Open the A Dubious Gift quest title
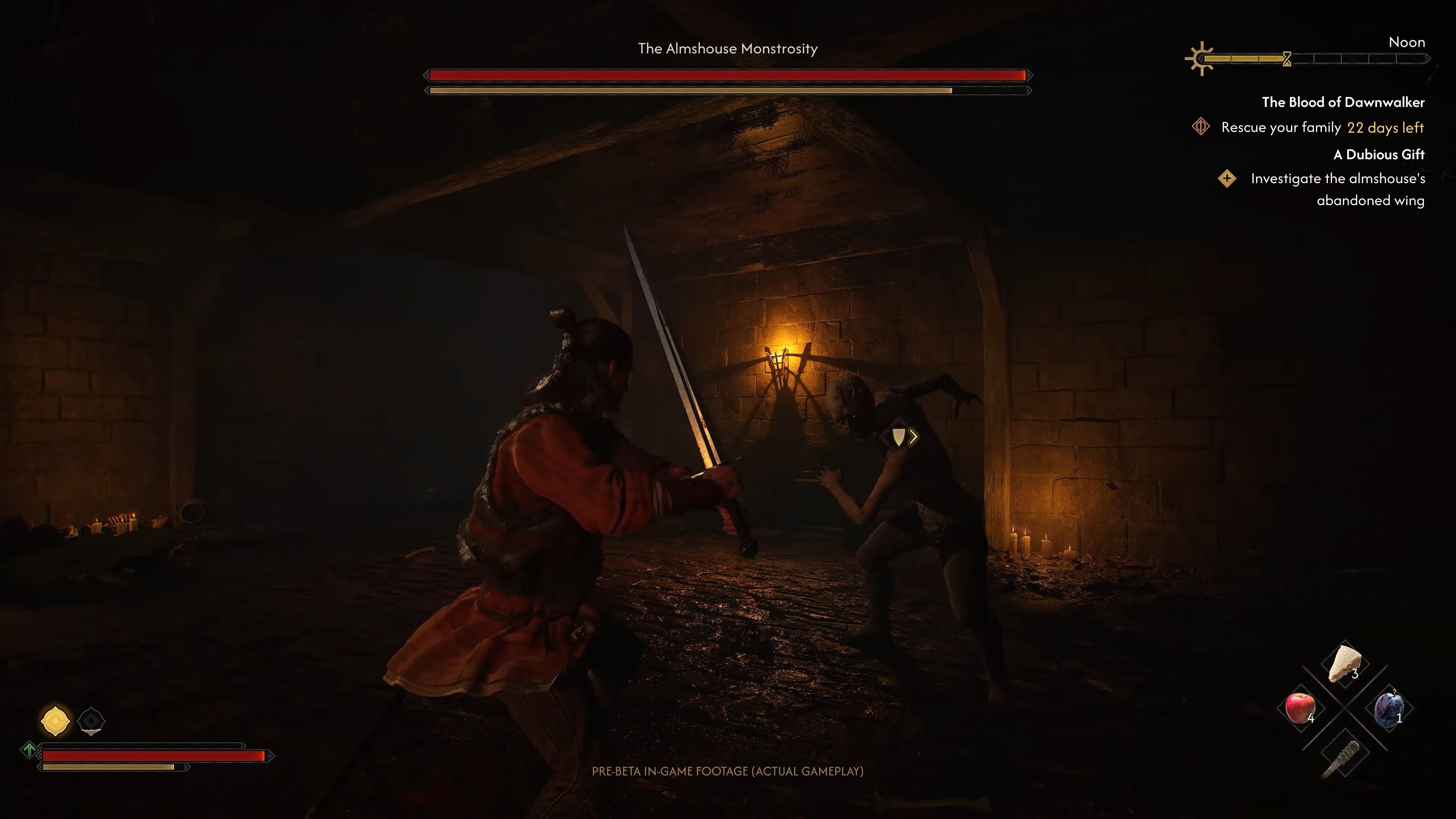 pyautogui.click(x=1379, y=154)
